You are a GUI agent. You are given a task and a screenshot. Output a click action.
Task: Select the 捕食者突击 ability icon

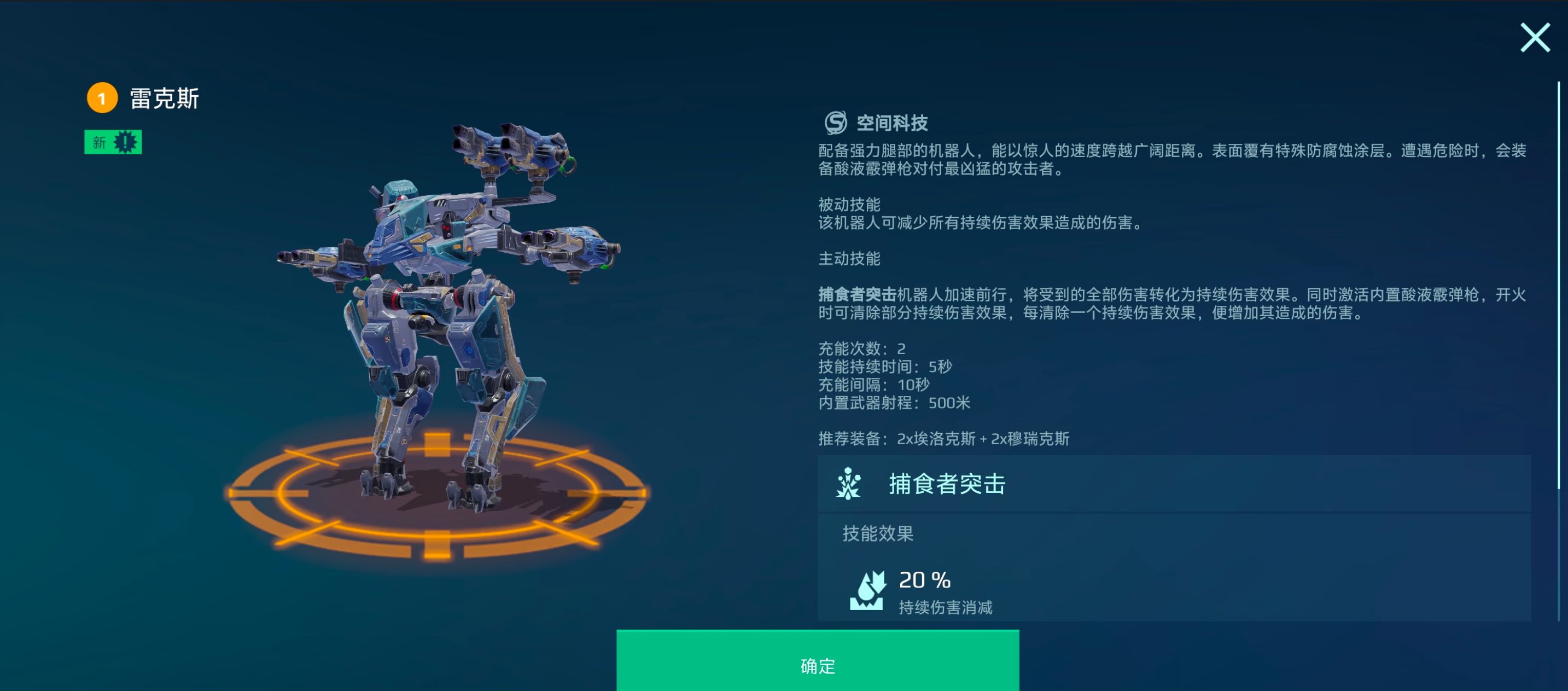pyautogui.click(x=848, y=484)
